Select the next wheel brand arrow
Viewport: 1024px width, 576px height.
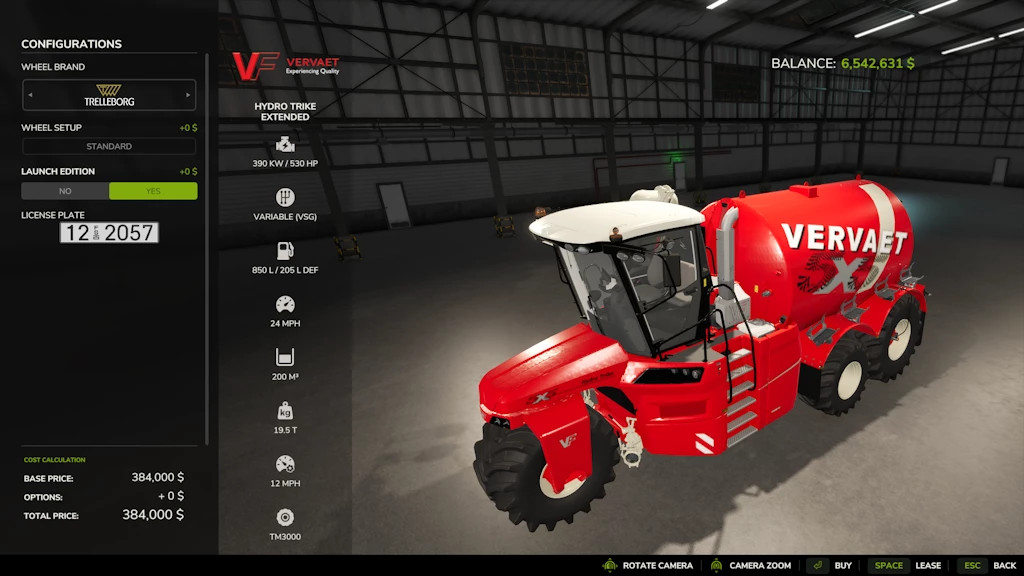(188, 96)
